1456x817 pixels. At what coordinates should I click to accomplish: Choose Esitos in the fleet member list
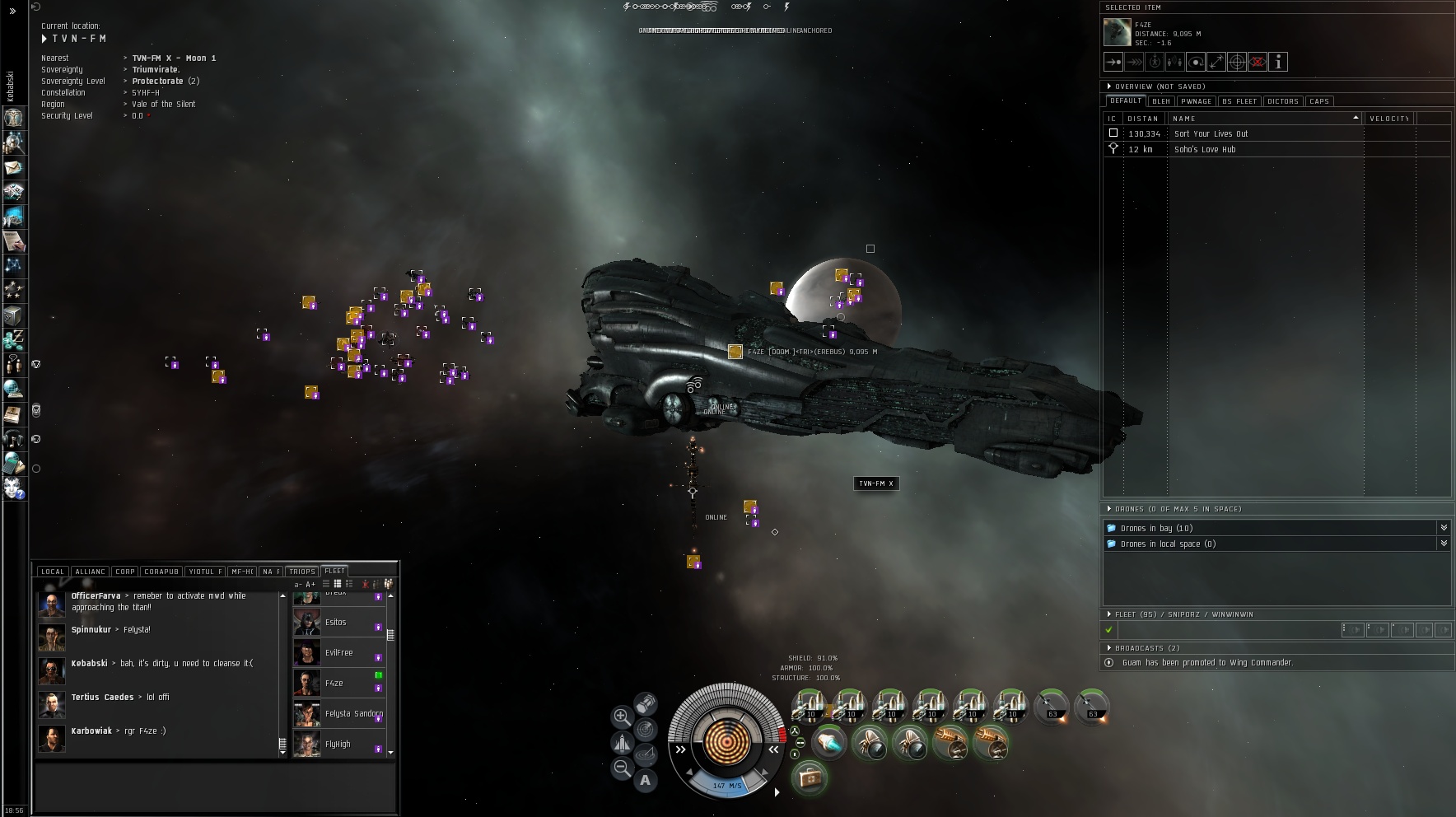336,623
